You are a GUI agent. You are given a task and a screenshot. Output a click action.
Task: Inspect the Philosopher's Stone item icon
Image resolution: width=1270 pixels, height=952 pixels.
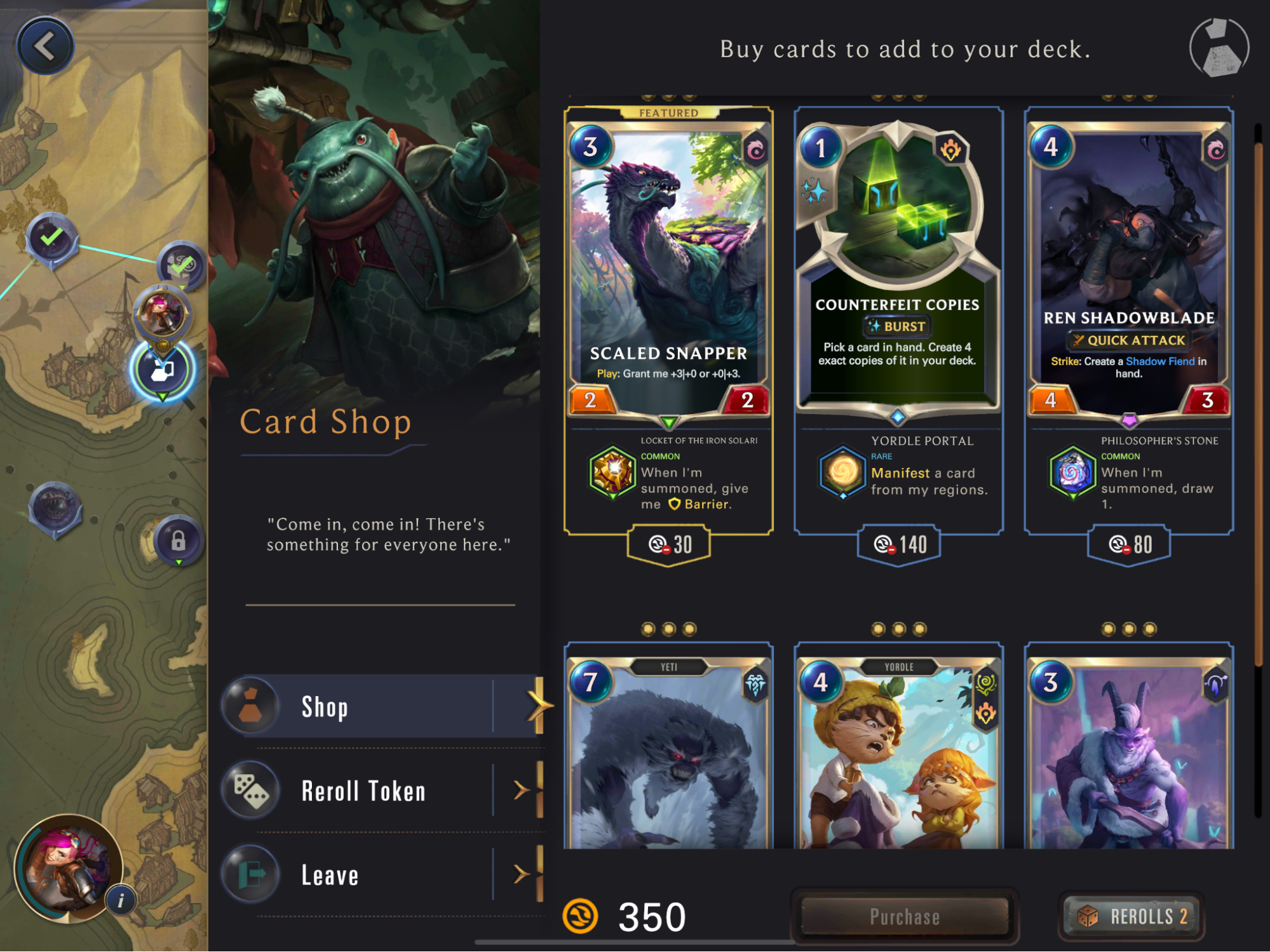tap(1072, 472)
